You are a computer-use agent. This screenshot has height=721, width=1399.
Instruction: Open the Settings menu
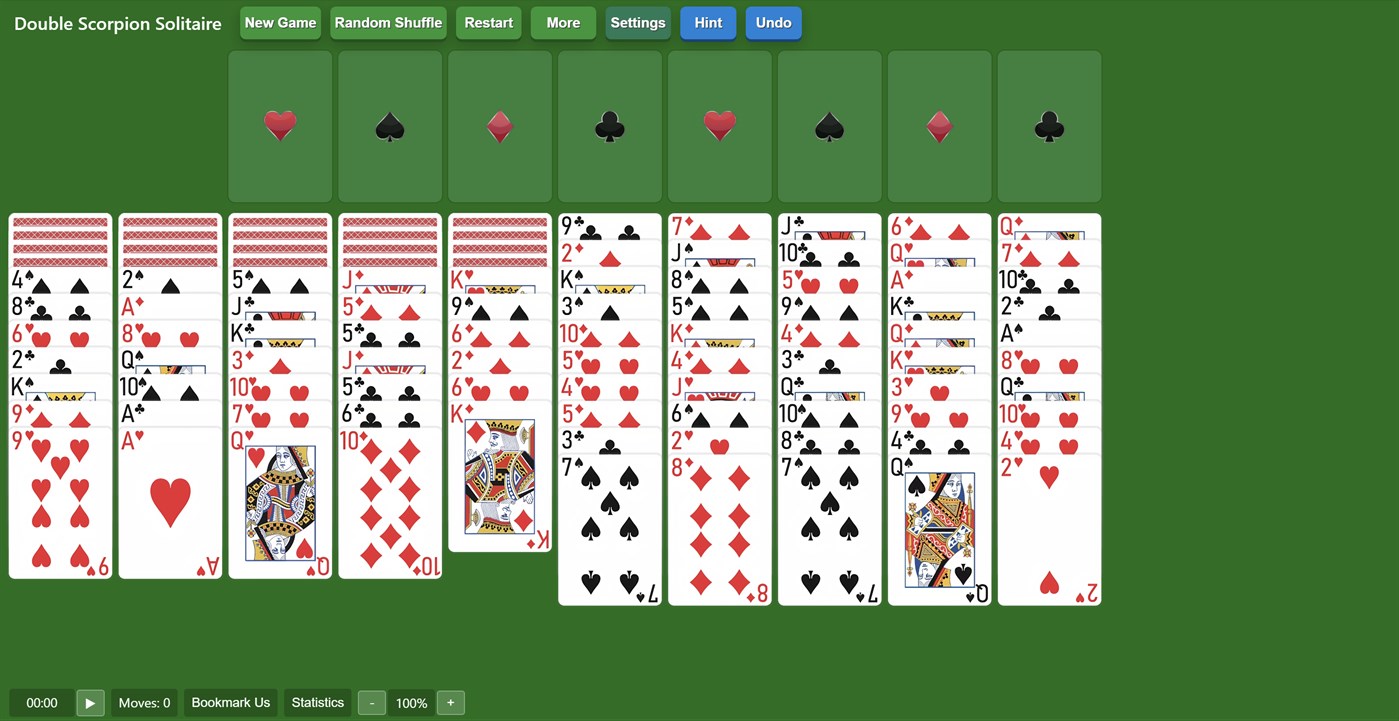point(637,22)
